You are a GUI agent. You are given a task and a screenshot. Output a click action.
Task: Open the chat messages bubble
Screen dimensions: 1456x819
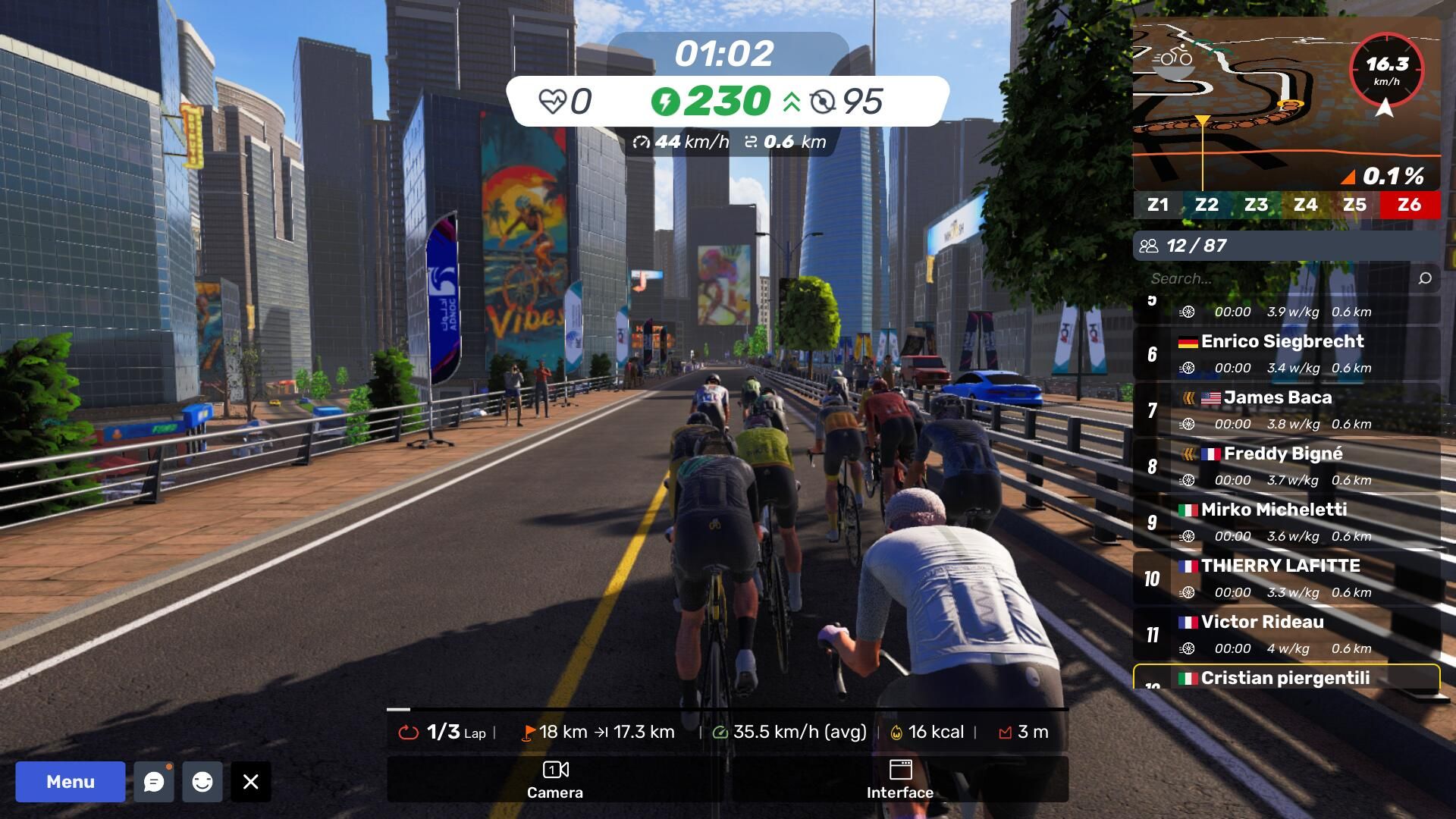(154, 782)
